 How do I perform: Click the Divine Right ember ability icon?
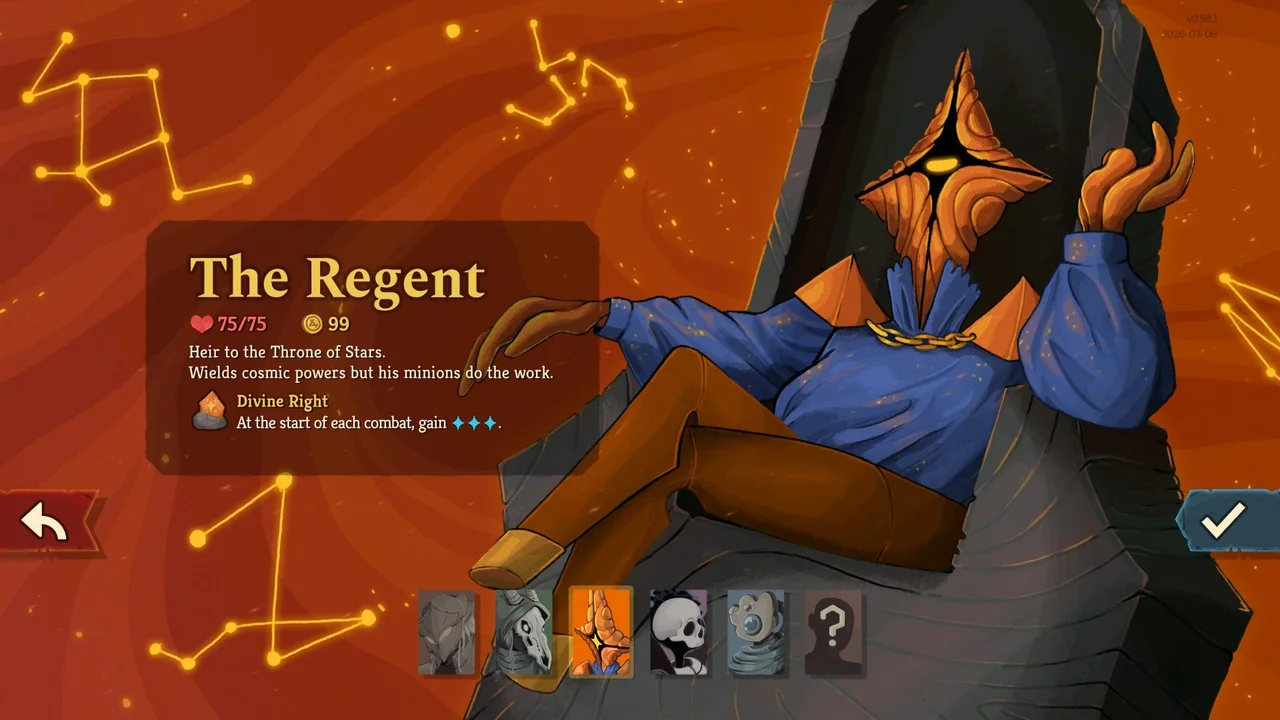pos(209,410)
